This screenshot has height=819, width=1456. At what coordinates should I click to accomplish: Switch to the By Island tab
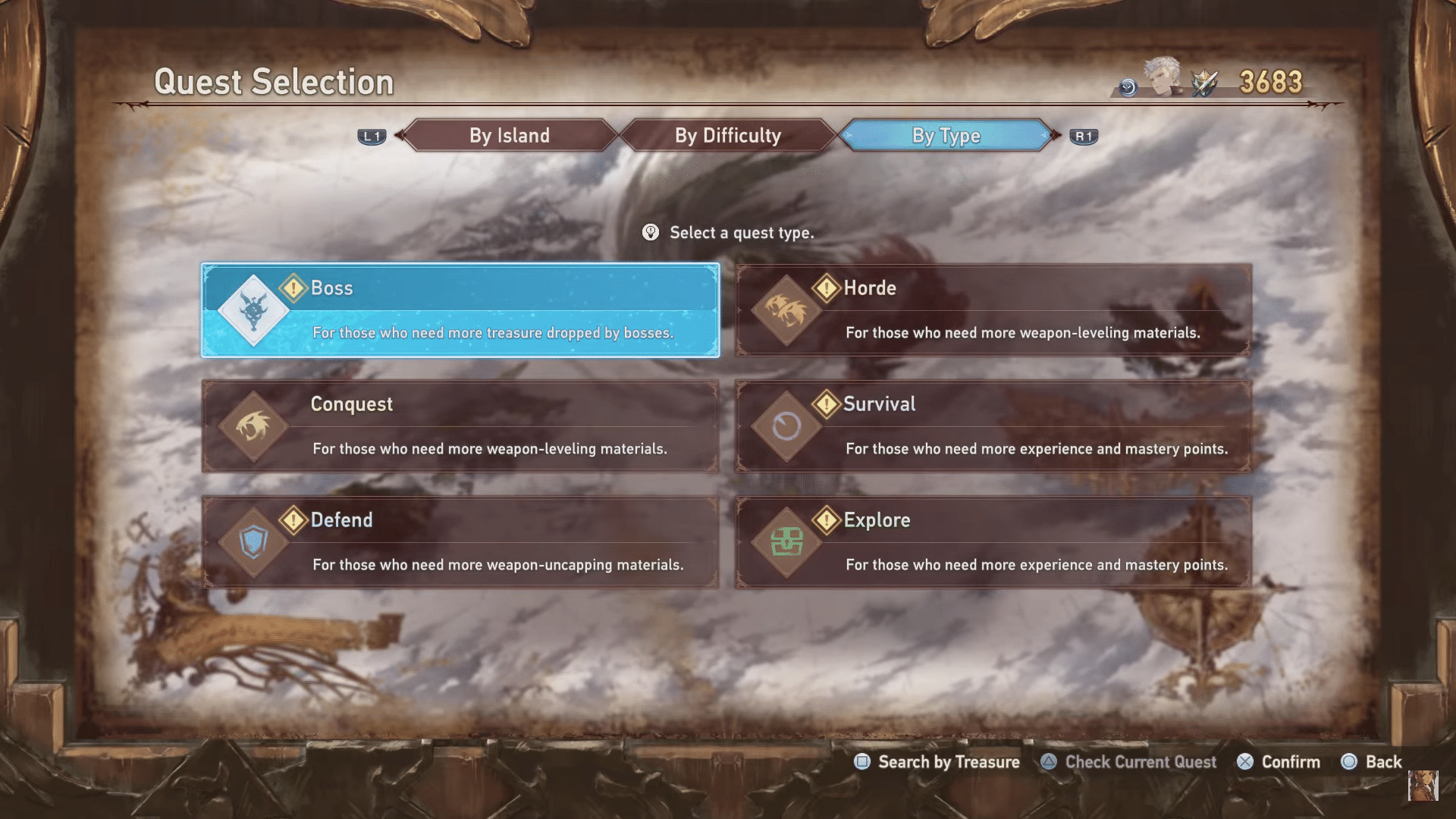510,135
